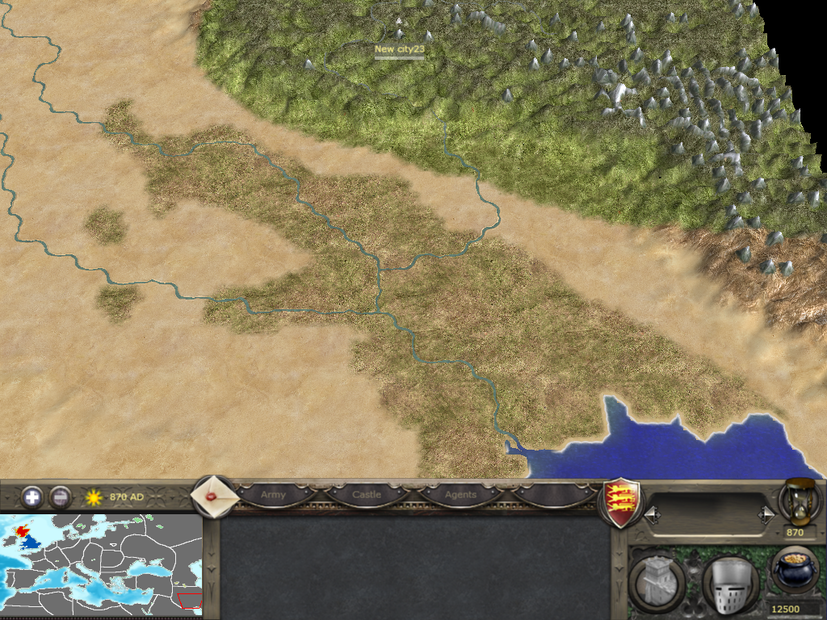Select the New city23 settlement label

[x=398, y=49]
